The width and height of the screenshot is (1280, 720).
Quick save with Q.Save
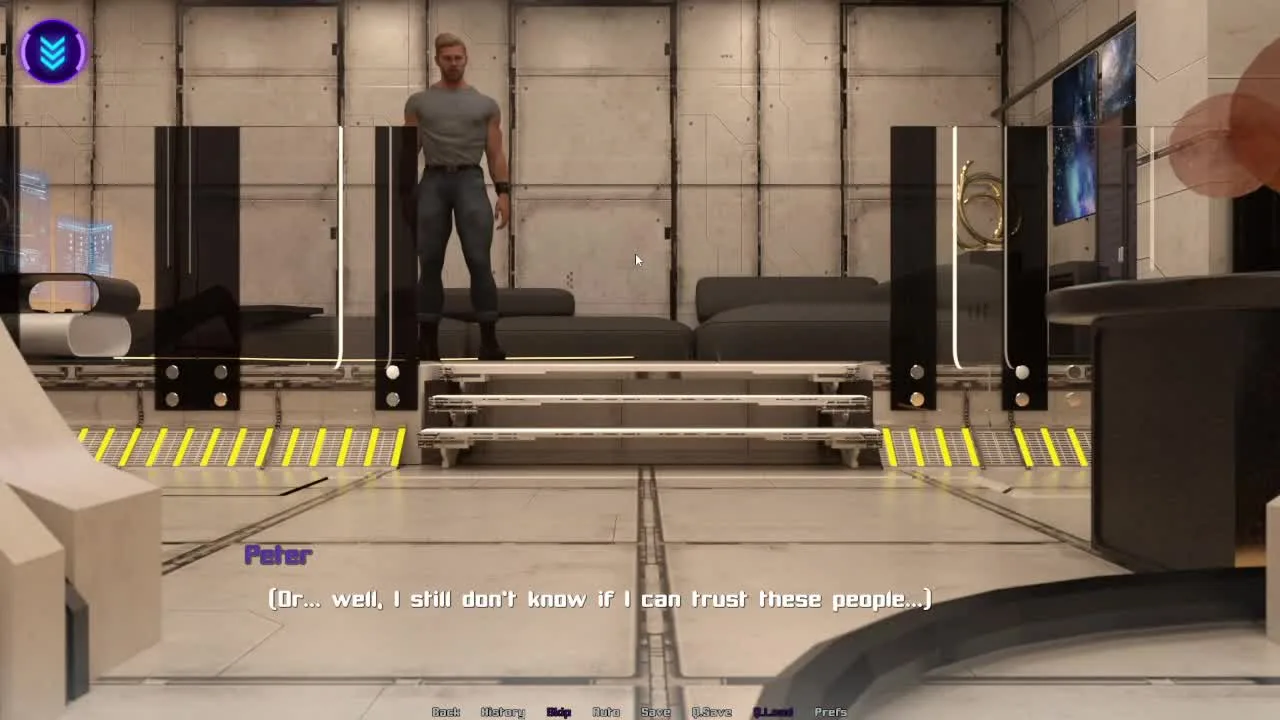pos(712,712)
